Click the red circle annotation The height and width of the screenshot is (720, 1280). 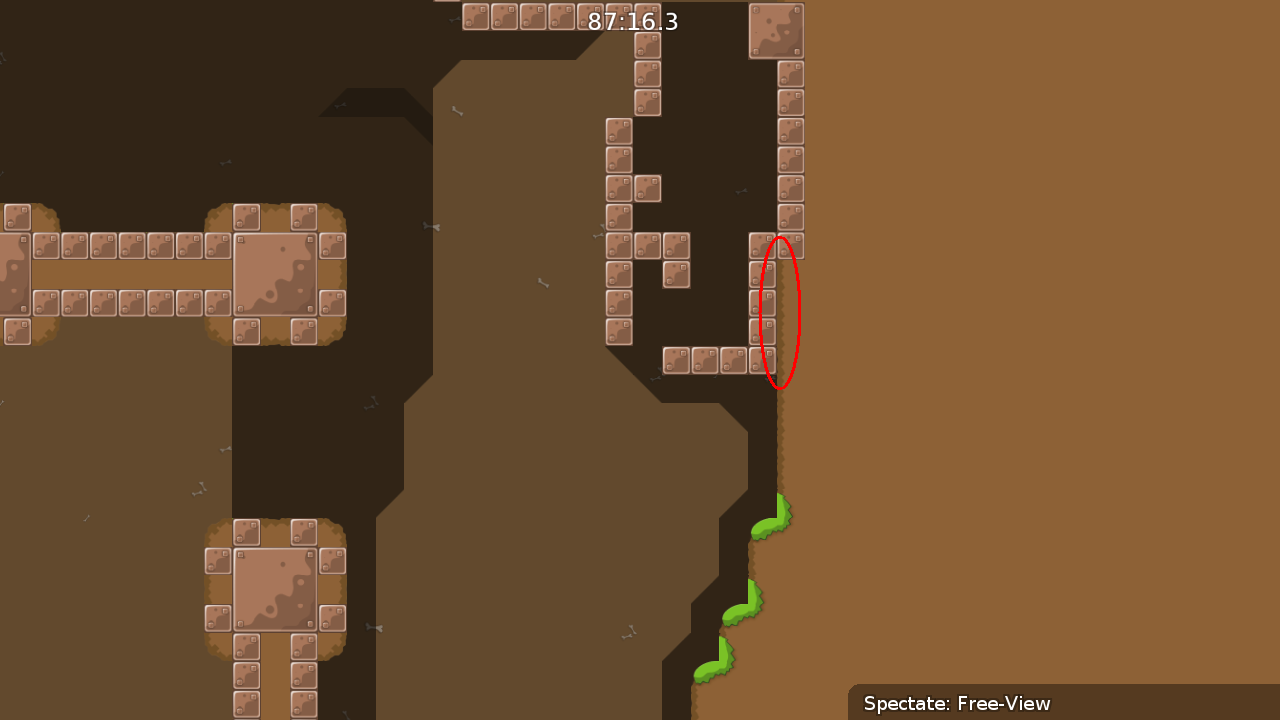point(783,310)
